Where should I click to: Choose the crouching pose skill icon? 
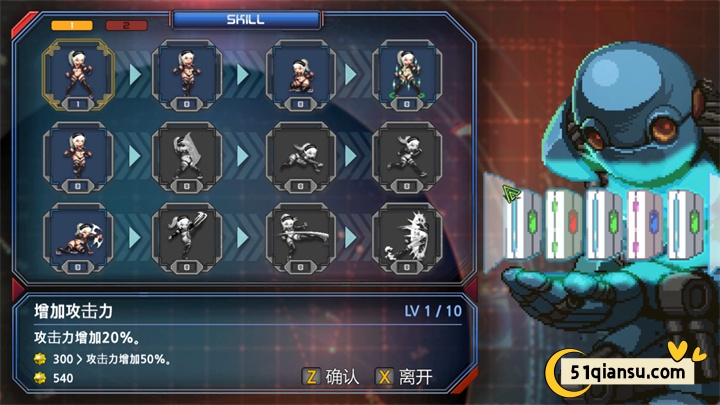[x=297, y=74]
